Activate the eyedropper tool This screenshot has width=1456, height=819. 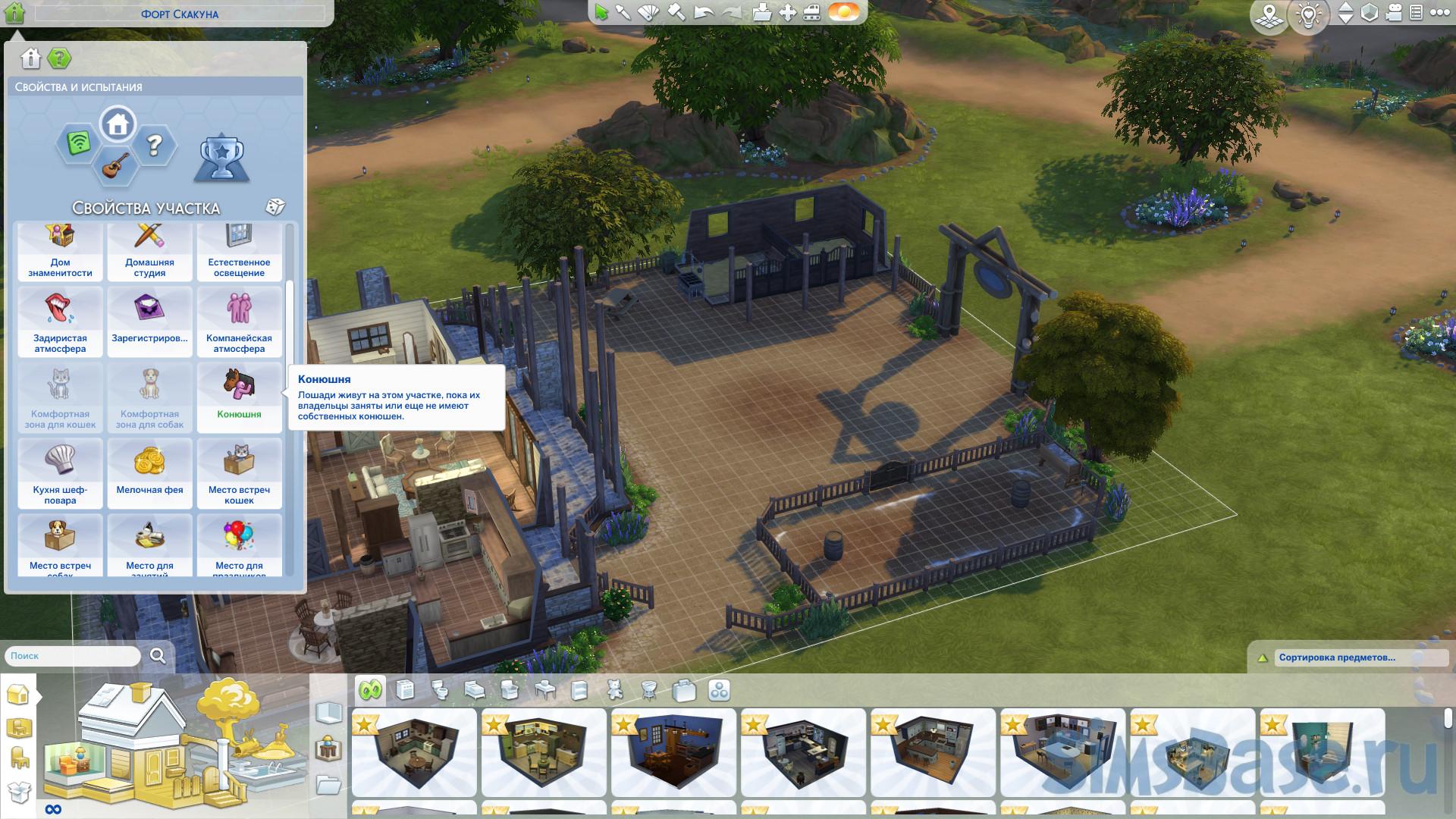pos(623,13)
